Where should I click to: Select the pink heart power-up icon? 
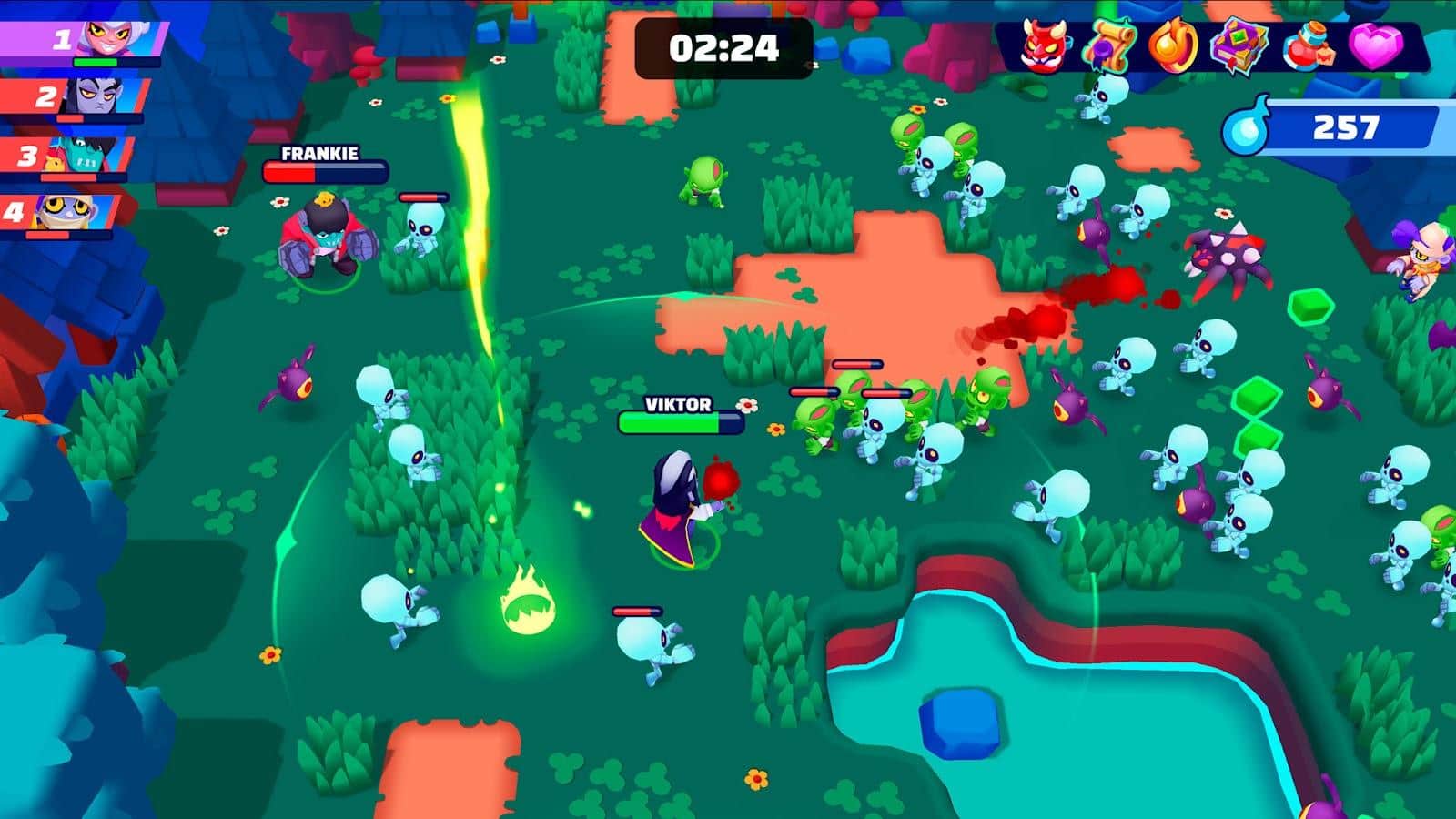1374,45
